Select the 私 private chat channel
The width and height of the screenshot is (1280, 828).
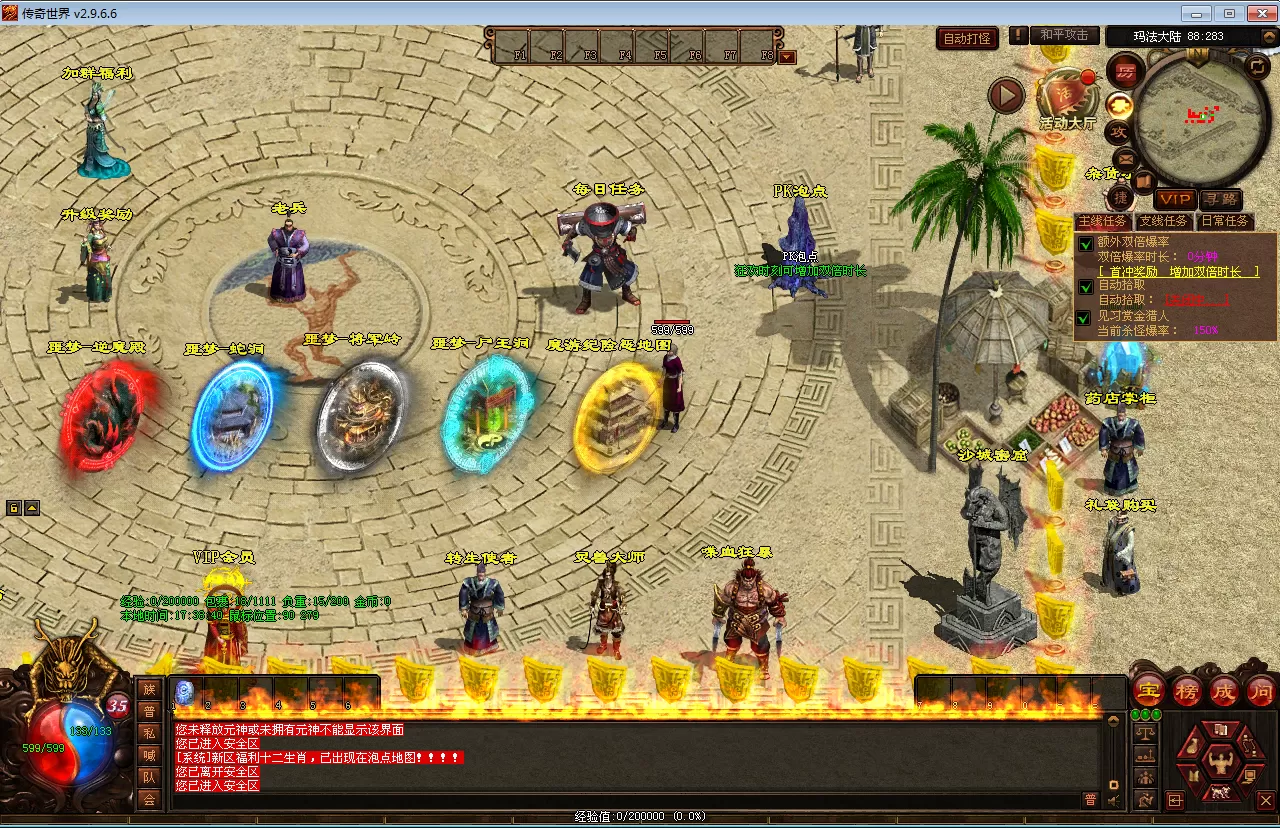click(x=149, y=733)
